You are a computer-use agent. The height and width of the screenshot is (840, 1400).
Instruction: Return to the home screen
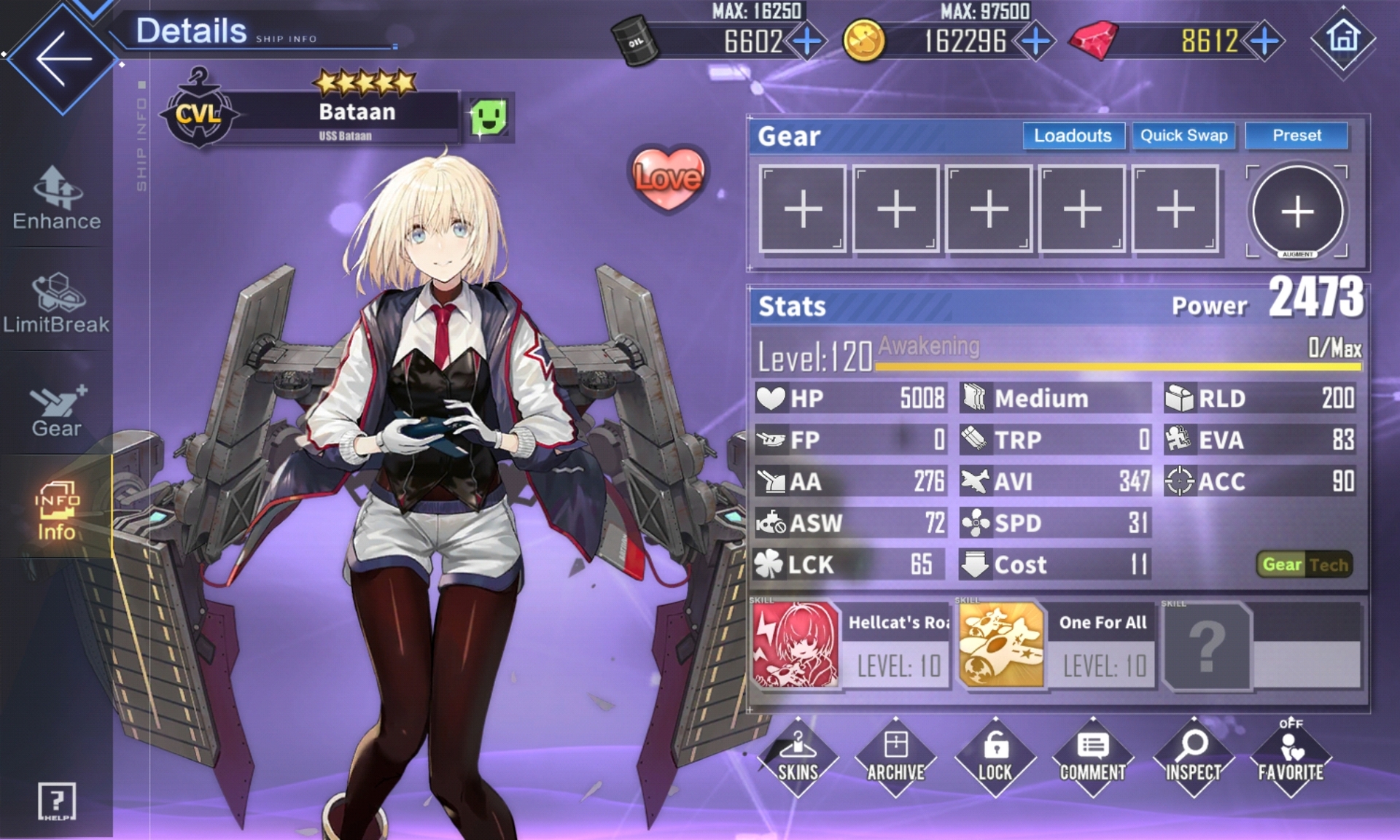point(1343,38)
